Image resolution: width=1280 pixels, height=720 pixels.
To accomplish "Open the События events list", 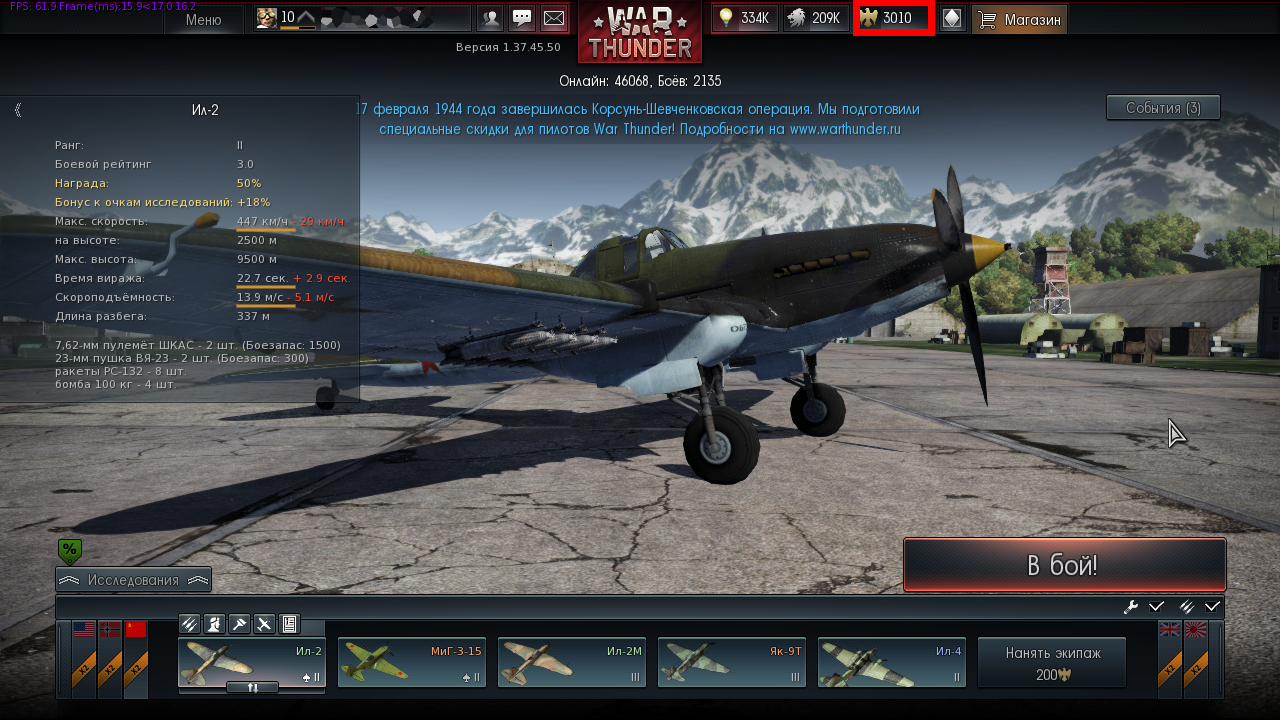I will 1163,108.
